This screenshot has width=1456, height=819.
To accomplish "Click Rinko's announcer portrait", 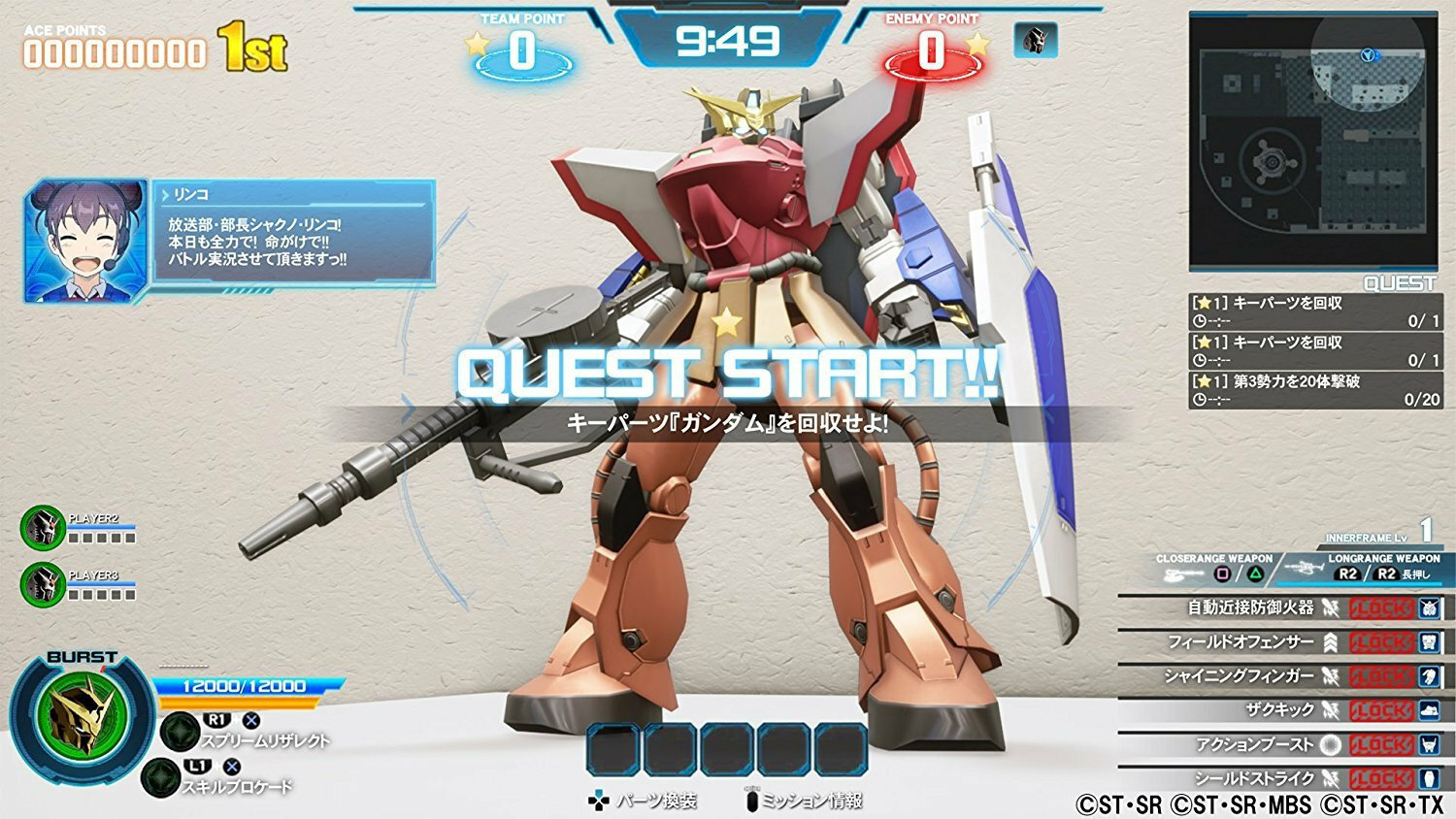I will [85, 240].
